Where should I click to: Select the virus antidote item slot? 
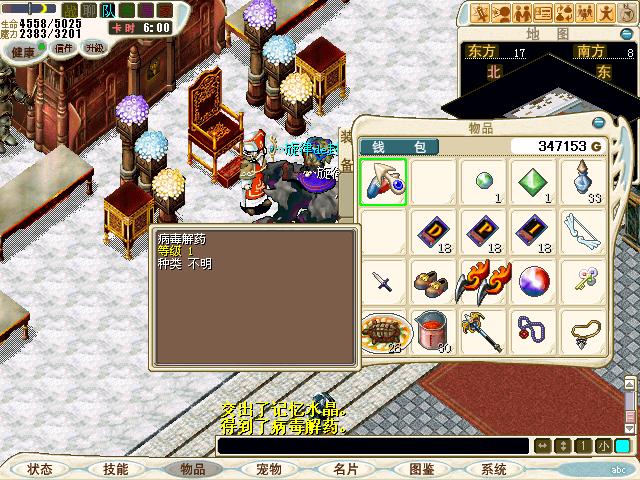pyautogui.click(x=384, y=182)
